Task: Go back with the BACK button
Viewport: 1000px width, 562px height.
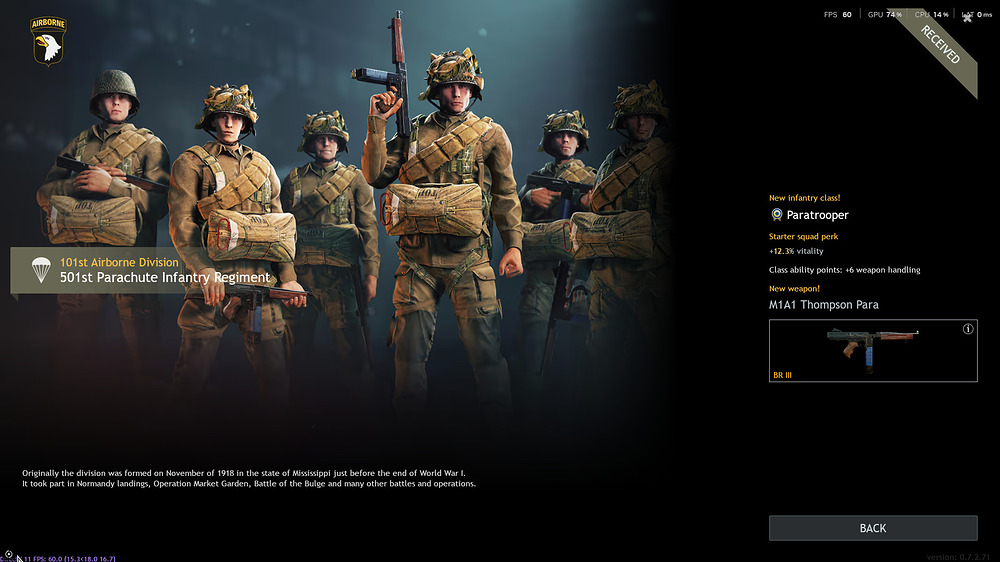Action: tap(872, 528)
